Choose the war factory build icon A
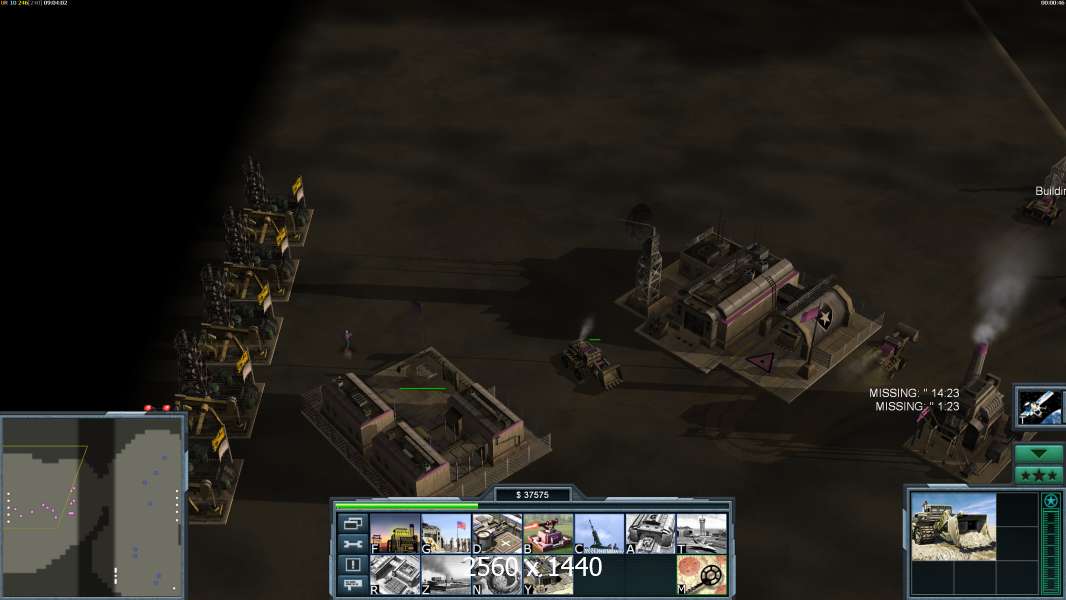Screen dimensions: 1066x600 650,533
